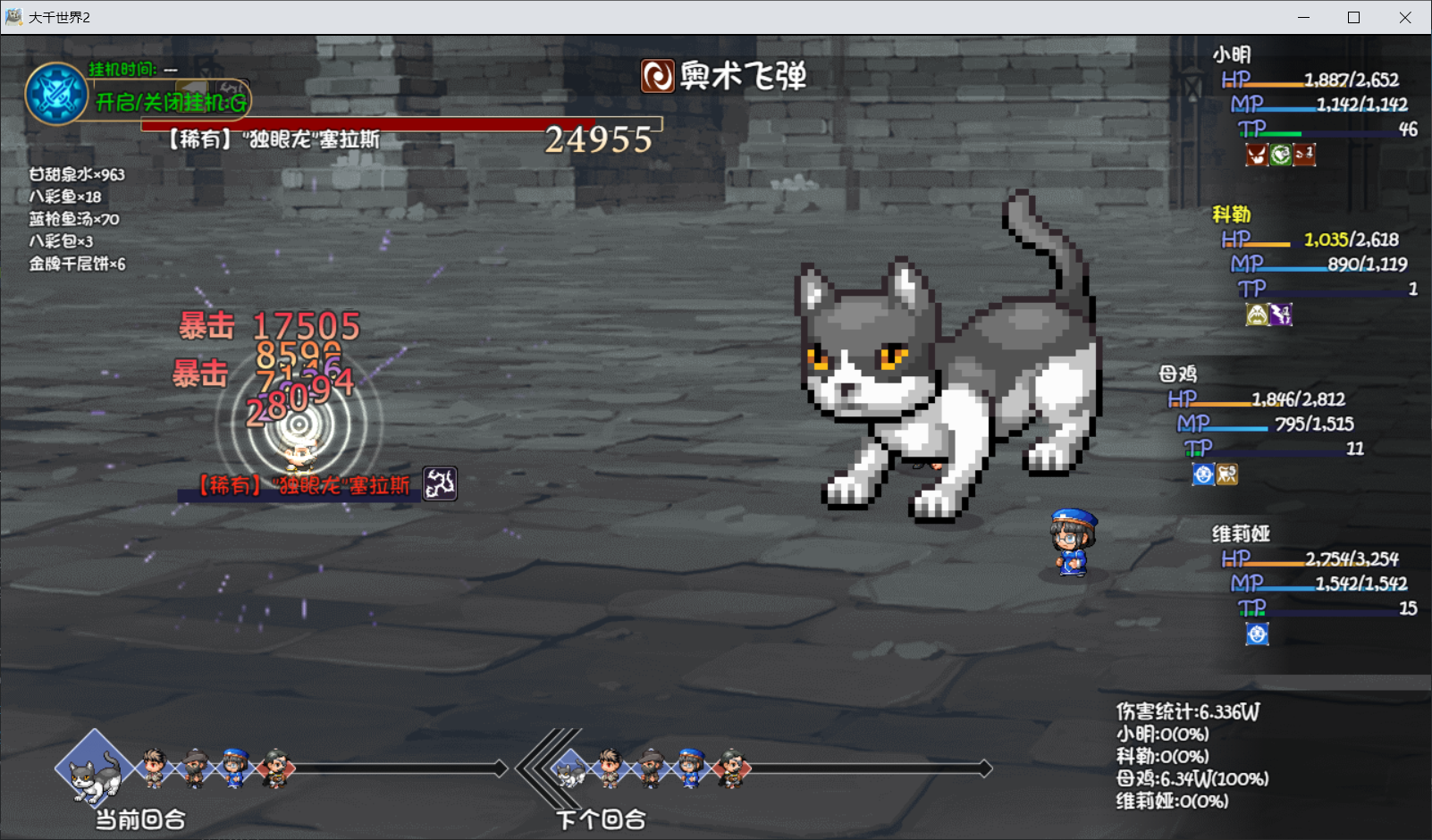This screenshot has width=1432, height=840.
Task: Click 母鸡's blue snowflake buff icon
Action: (1203, 475)
